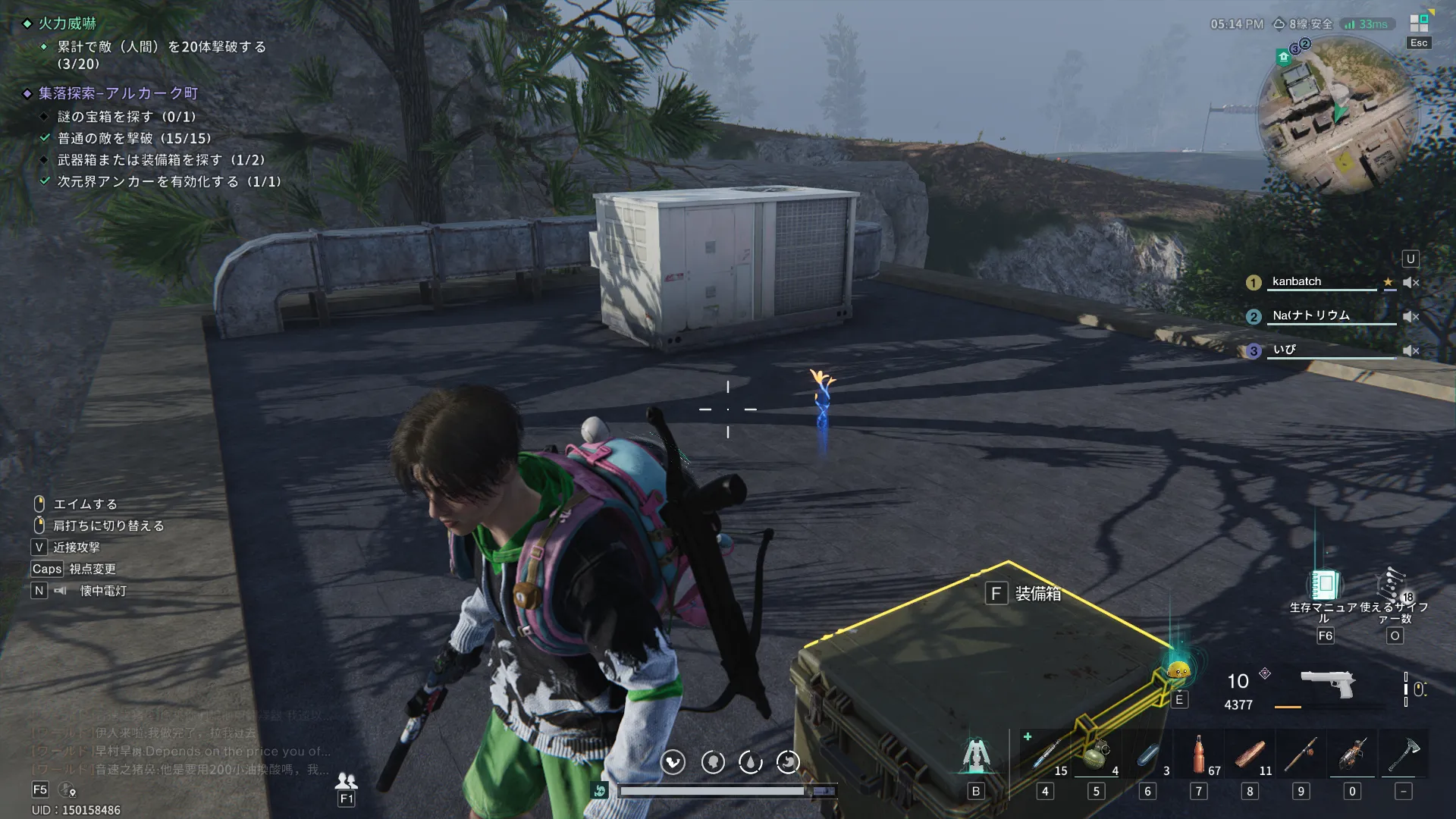The image size is (1456, 819).
Task: Toggle mute for teammate いぴ
Action: (1410, 350)
